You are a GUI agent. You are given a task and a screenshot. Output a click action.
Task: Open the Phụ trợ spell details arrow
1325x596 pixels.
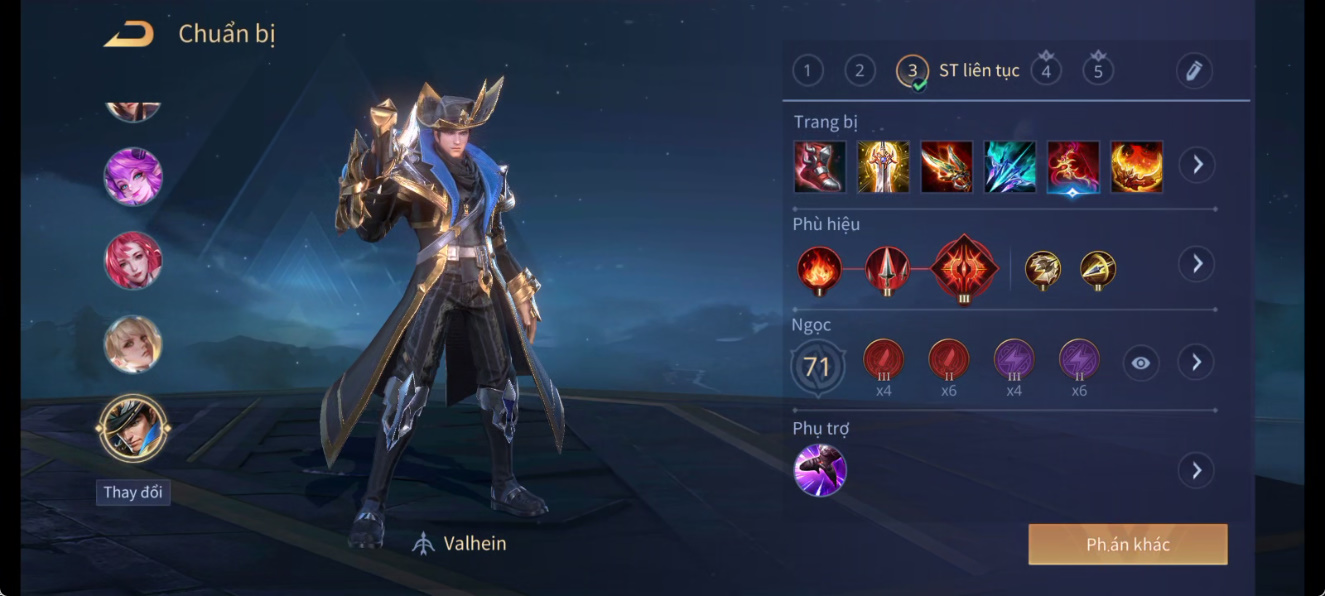[1196, 470]
